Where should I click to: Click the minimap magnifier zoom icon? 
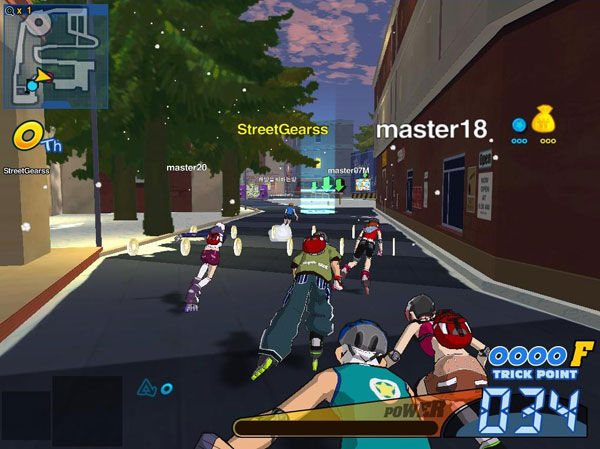coord(9,9)
